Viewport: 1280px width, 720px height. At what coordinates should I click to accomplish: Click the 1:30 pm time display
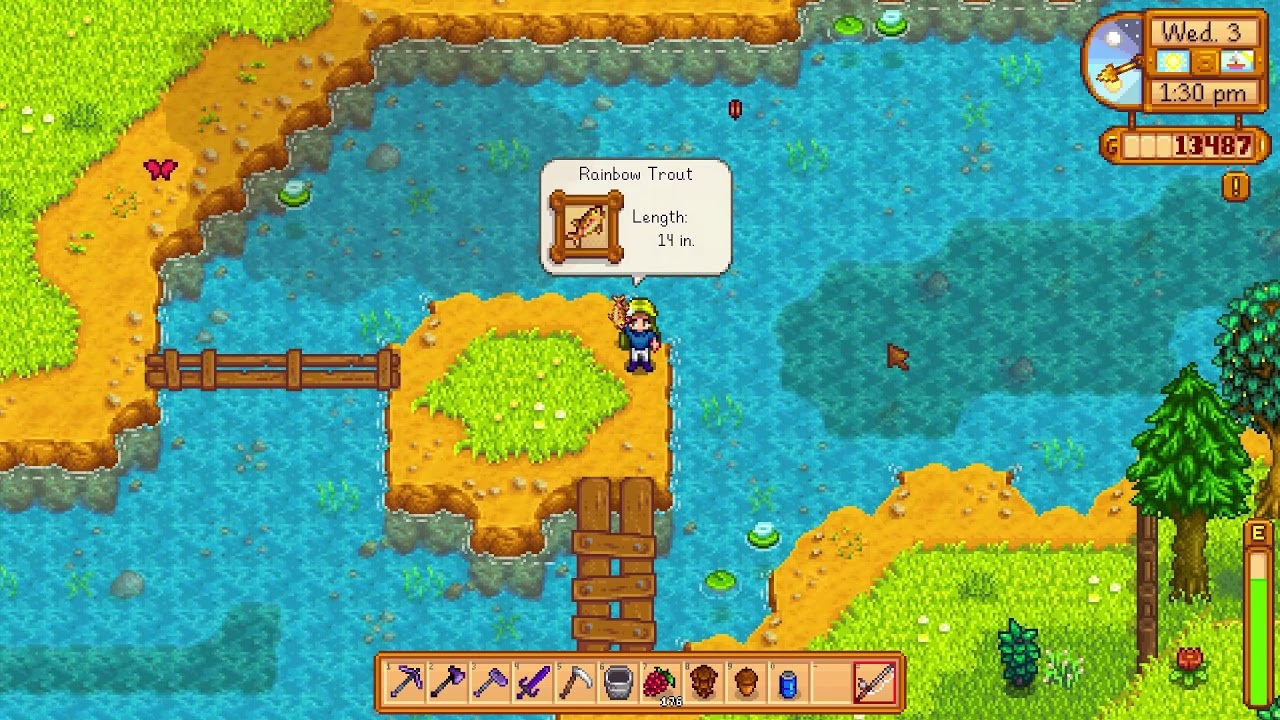coord(1203,92)
